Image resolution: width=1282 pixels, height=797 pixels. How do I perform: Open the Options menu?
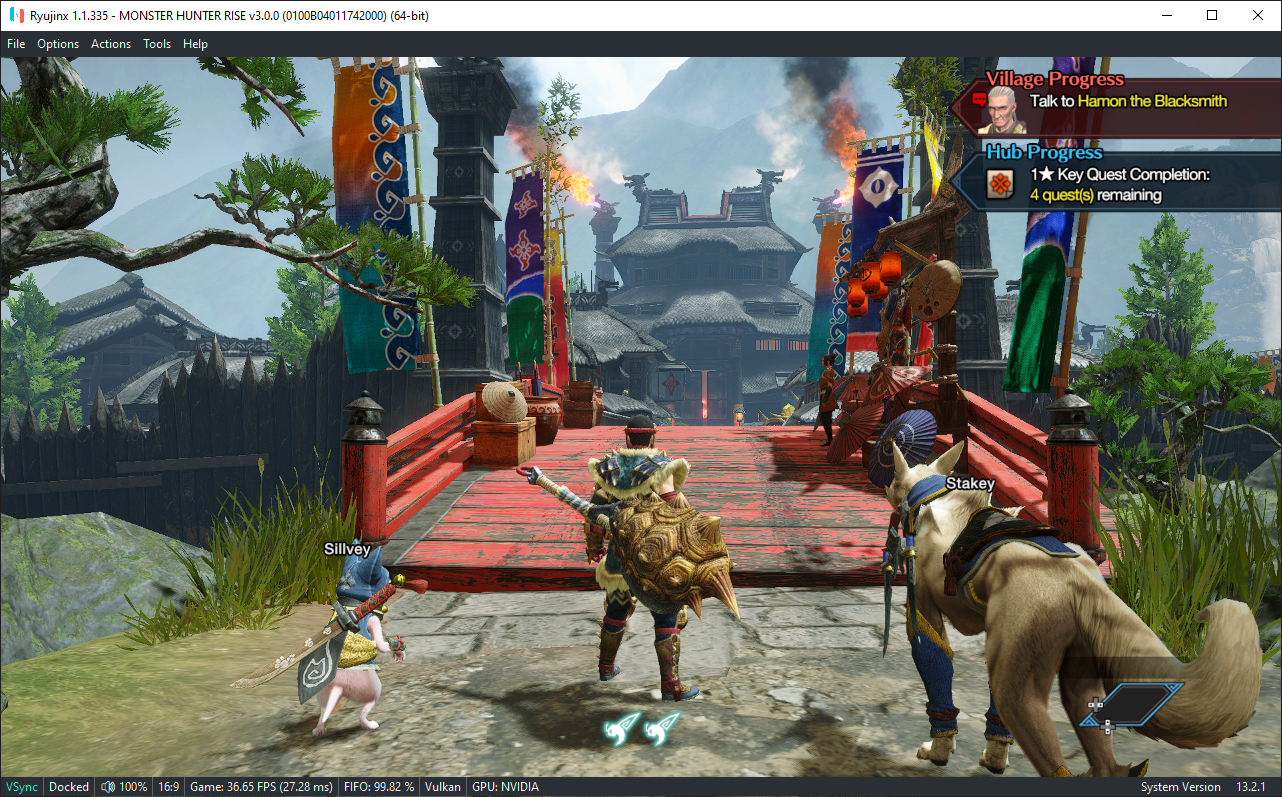click(x=58, y=44)
